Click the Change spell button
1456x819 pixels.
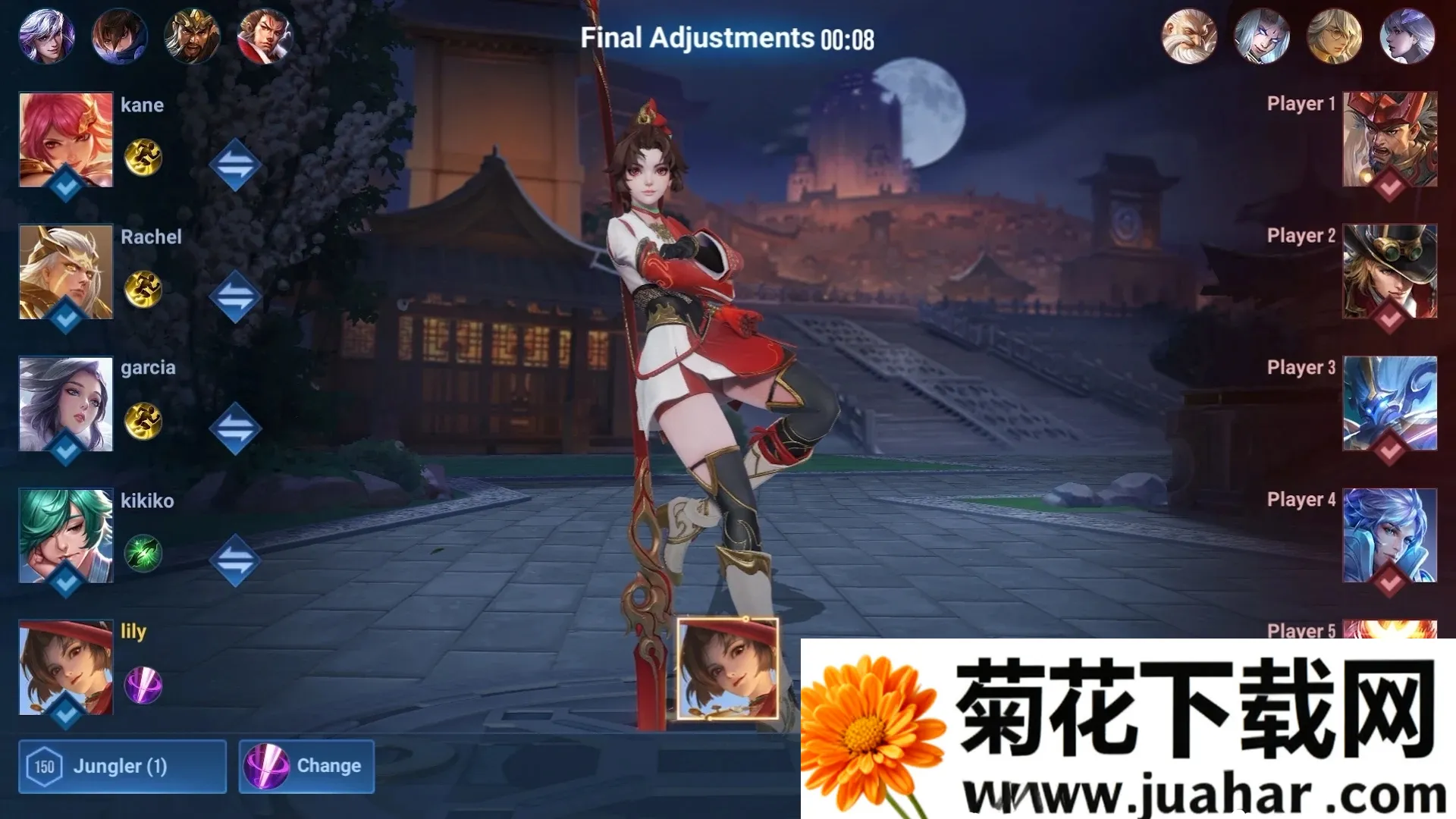(306, 766)
